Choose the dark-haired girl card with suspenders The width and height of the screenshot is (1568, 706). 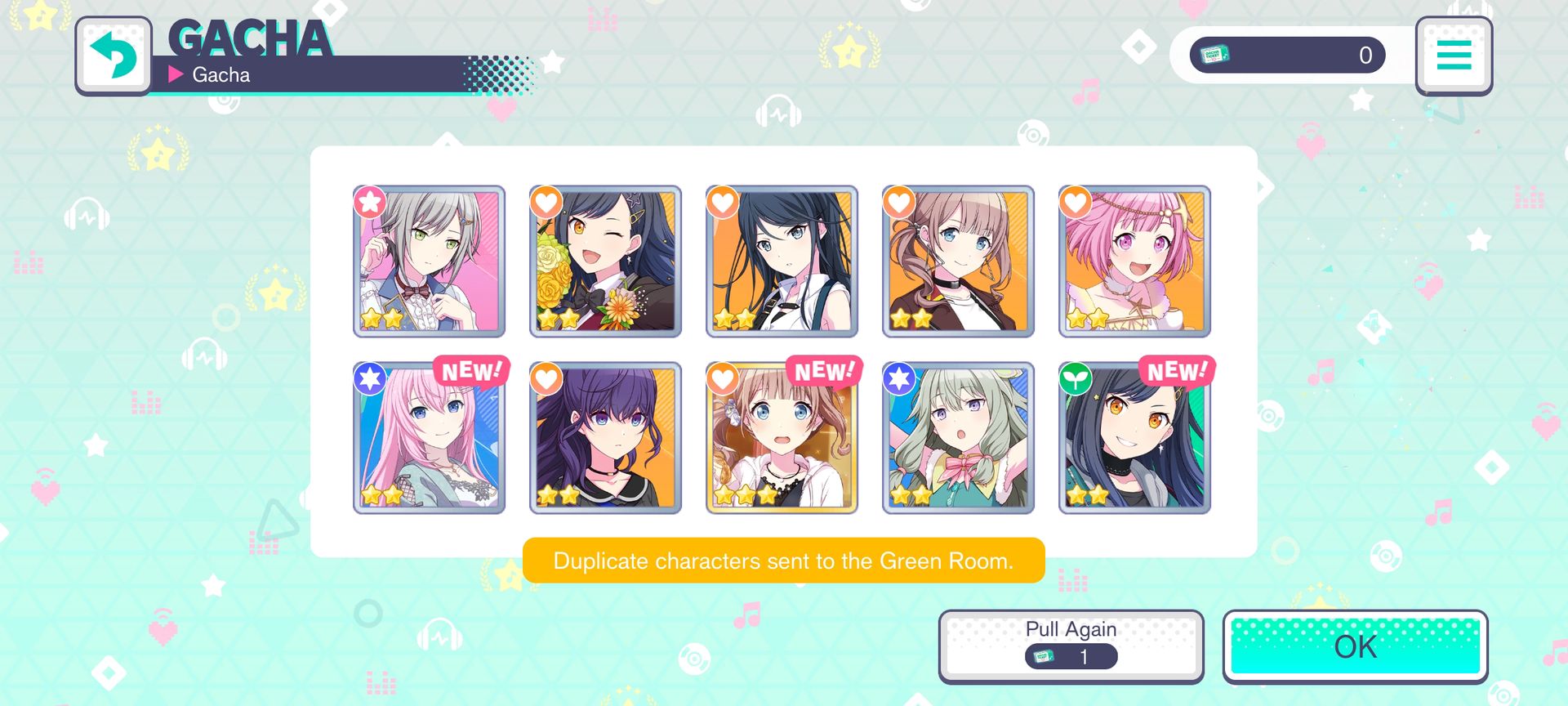(x=782, y=261)
